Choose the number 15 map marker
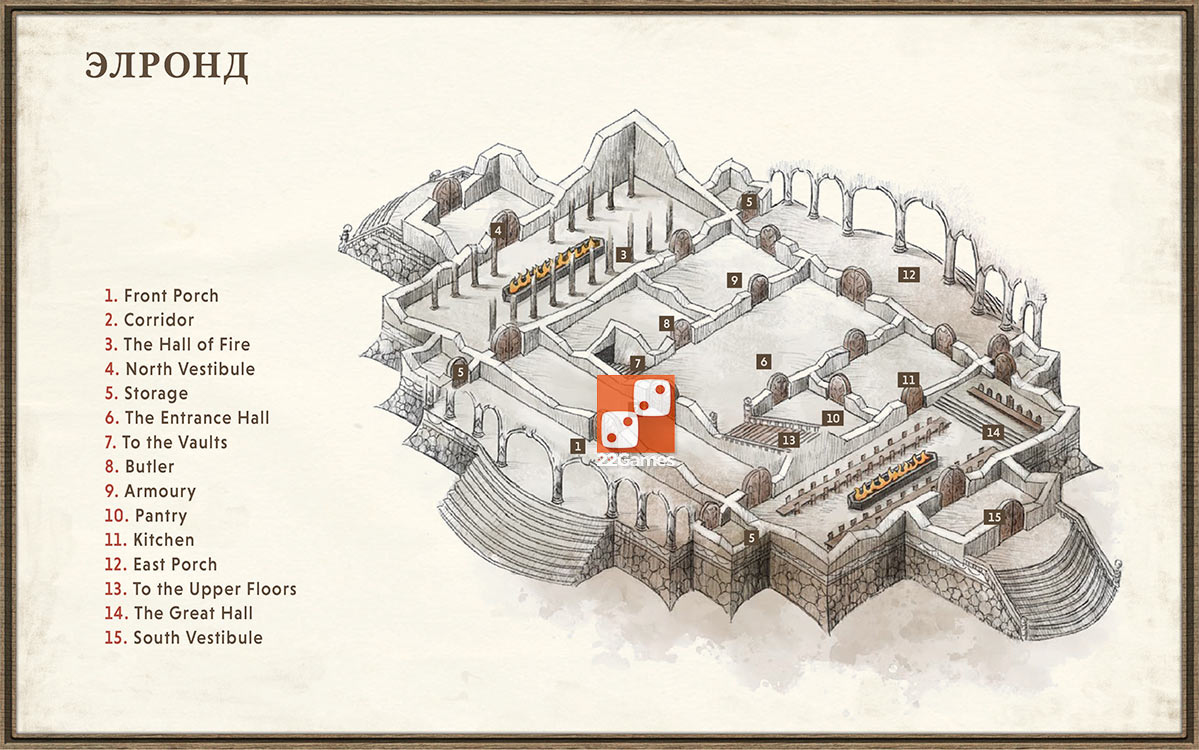The width and height of the screenshot is (1199, 750). 993,517
